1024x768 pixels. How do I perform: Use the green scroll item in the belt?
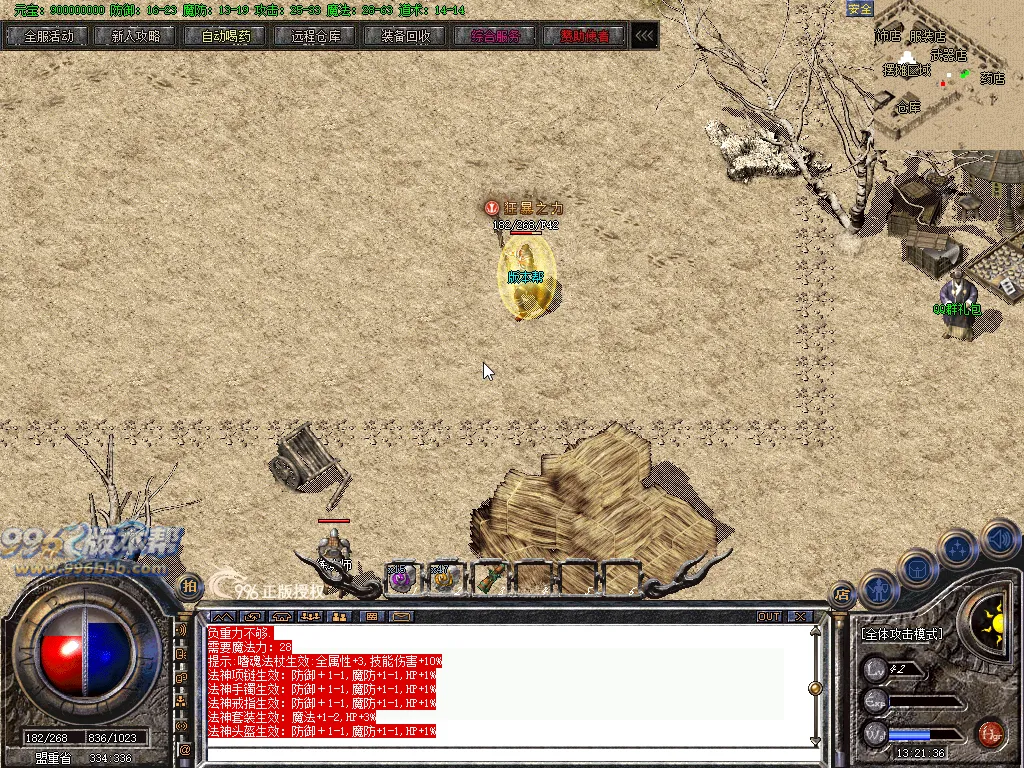tap(490, 577)
